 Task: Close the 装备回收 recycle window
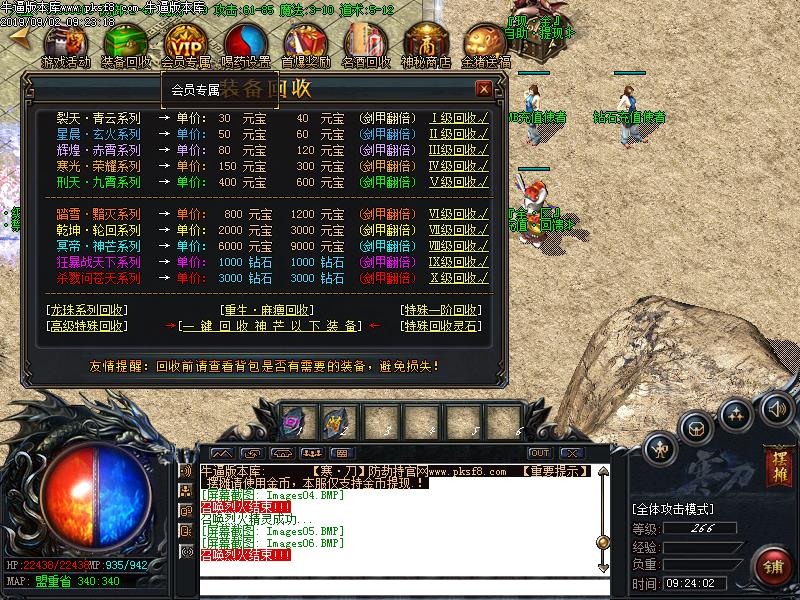pyautogui.click(x=484, y=89)
